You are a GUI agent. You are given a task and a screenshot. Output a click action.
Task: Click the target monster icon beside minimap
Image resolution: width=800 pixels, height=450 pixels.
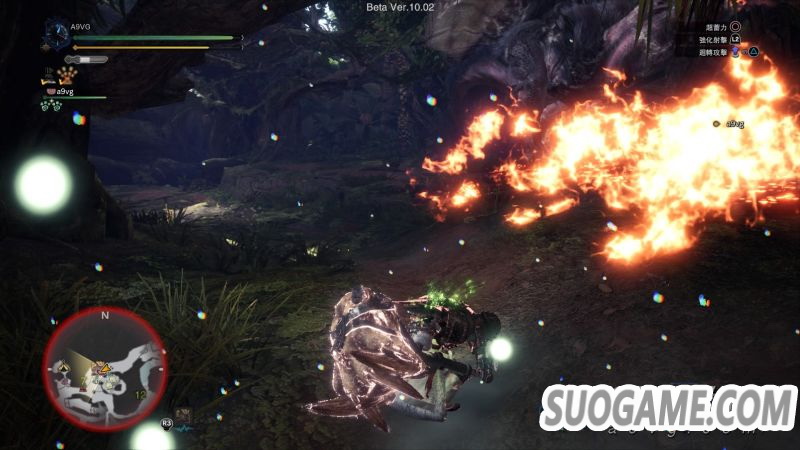coord(184,414)
